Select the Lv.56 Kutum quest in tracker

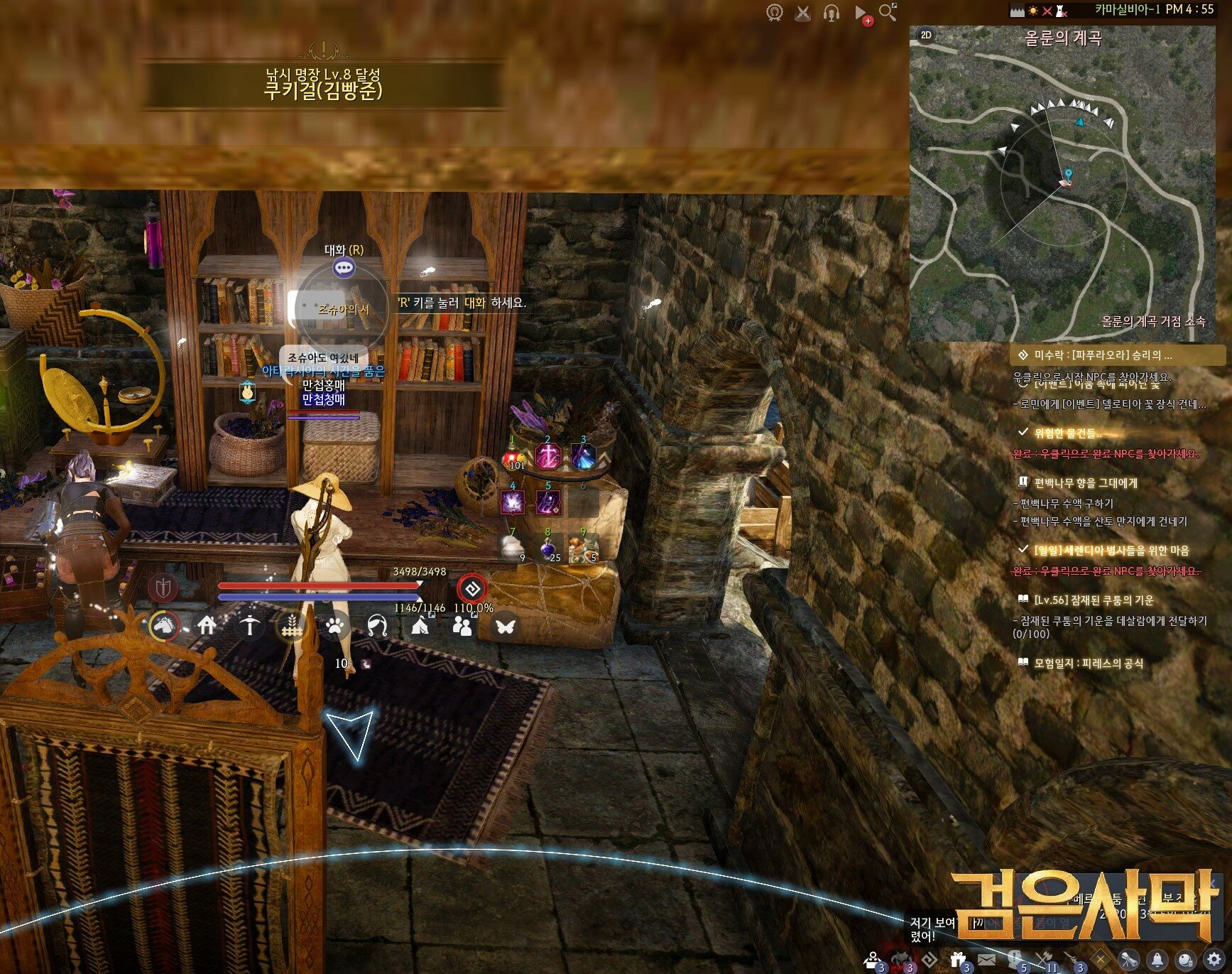click(1094, 600)
